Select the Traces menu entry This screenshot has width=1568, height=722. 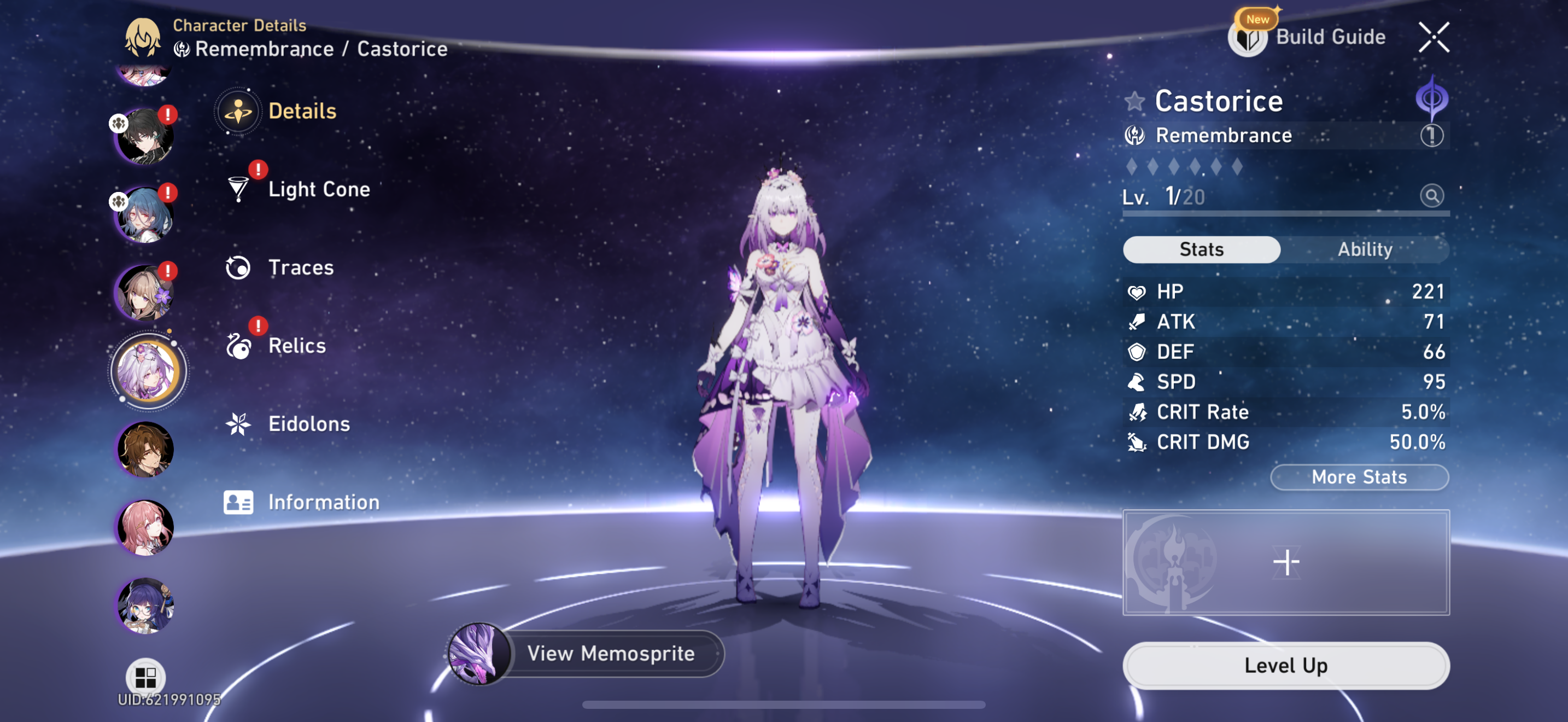[x=300, y=267]
